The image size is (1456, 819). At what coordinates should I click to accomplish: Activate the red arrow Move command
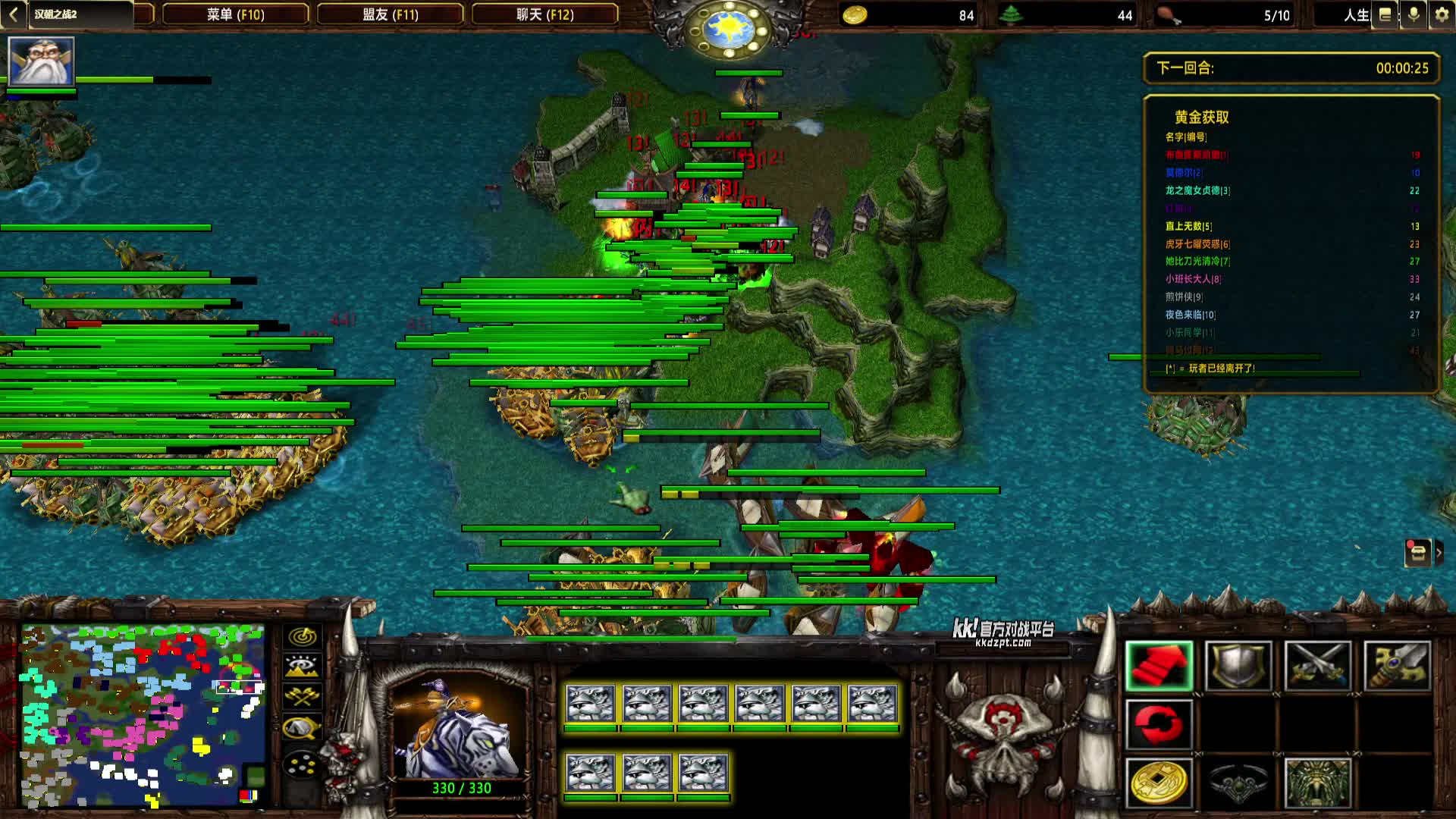(1159, 666)
